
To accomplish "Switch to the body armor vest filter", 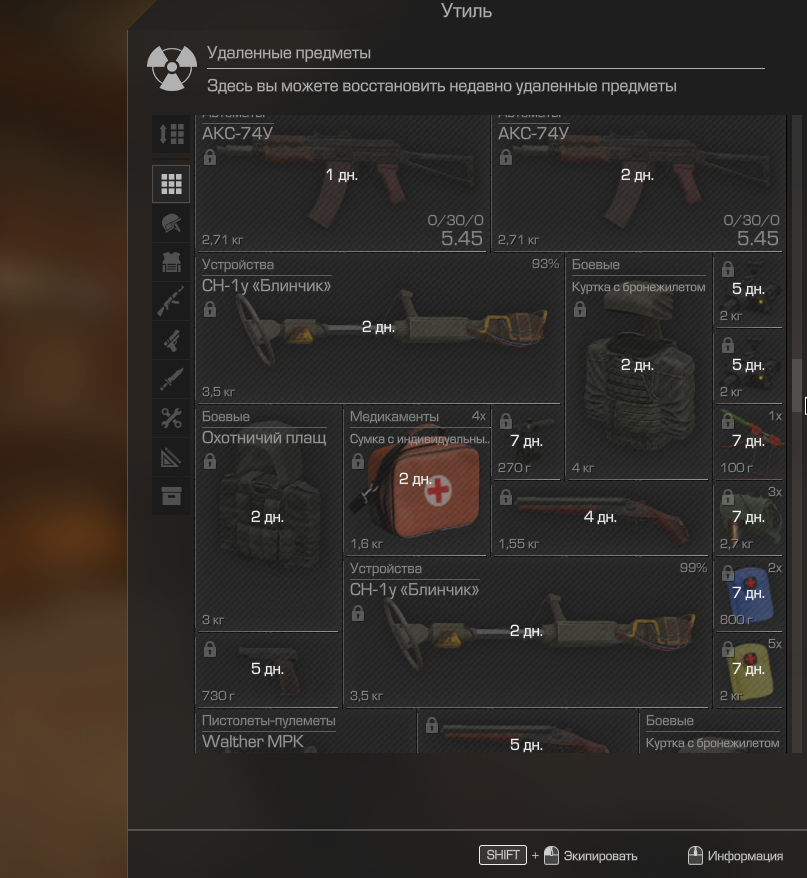I will pyautogui.click(x=171, y=262).
